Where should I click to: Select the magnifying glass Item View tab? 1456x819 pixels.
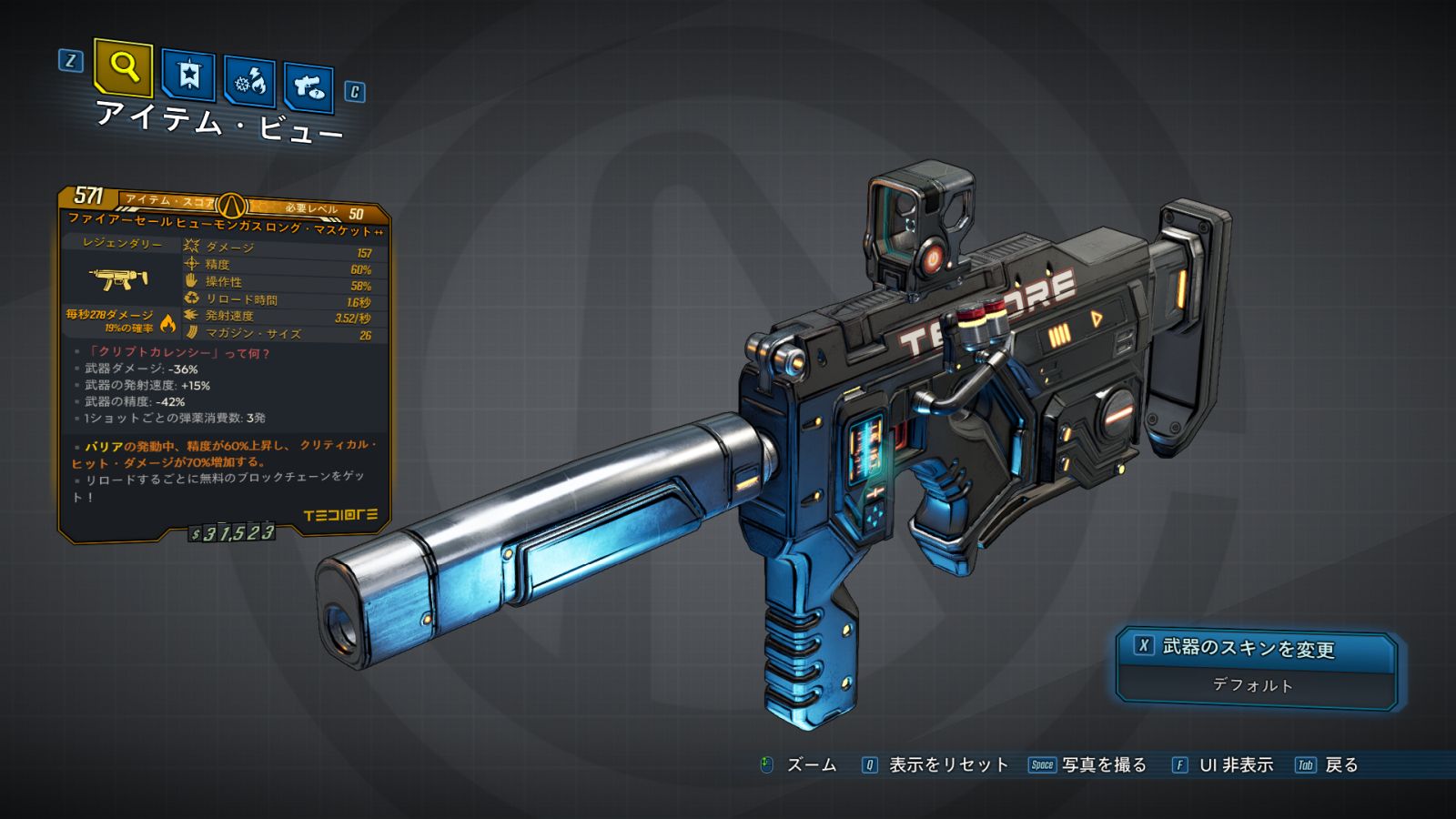click(x=123, y=67)
